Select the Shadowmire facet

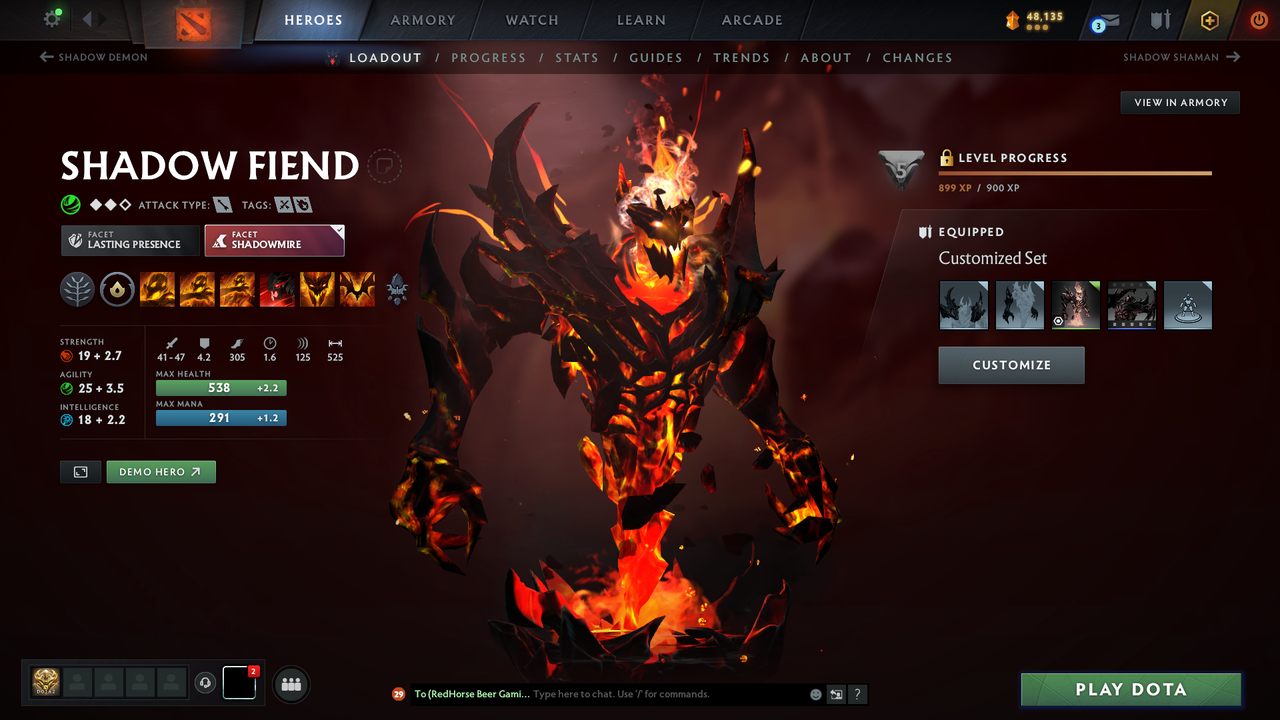tap(274, 240)
